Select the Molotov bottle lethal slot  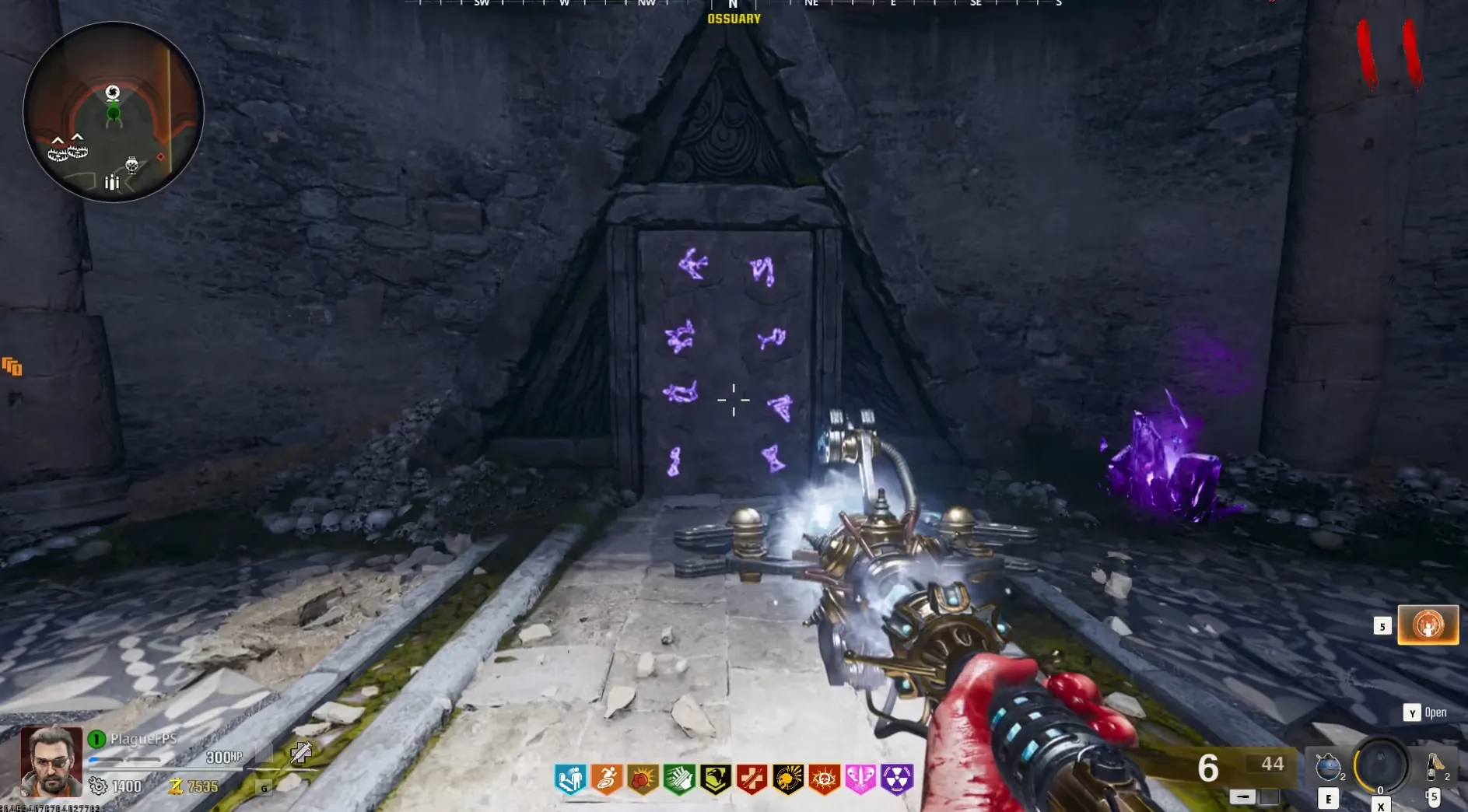tap(1434, 766)
